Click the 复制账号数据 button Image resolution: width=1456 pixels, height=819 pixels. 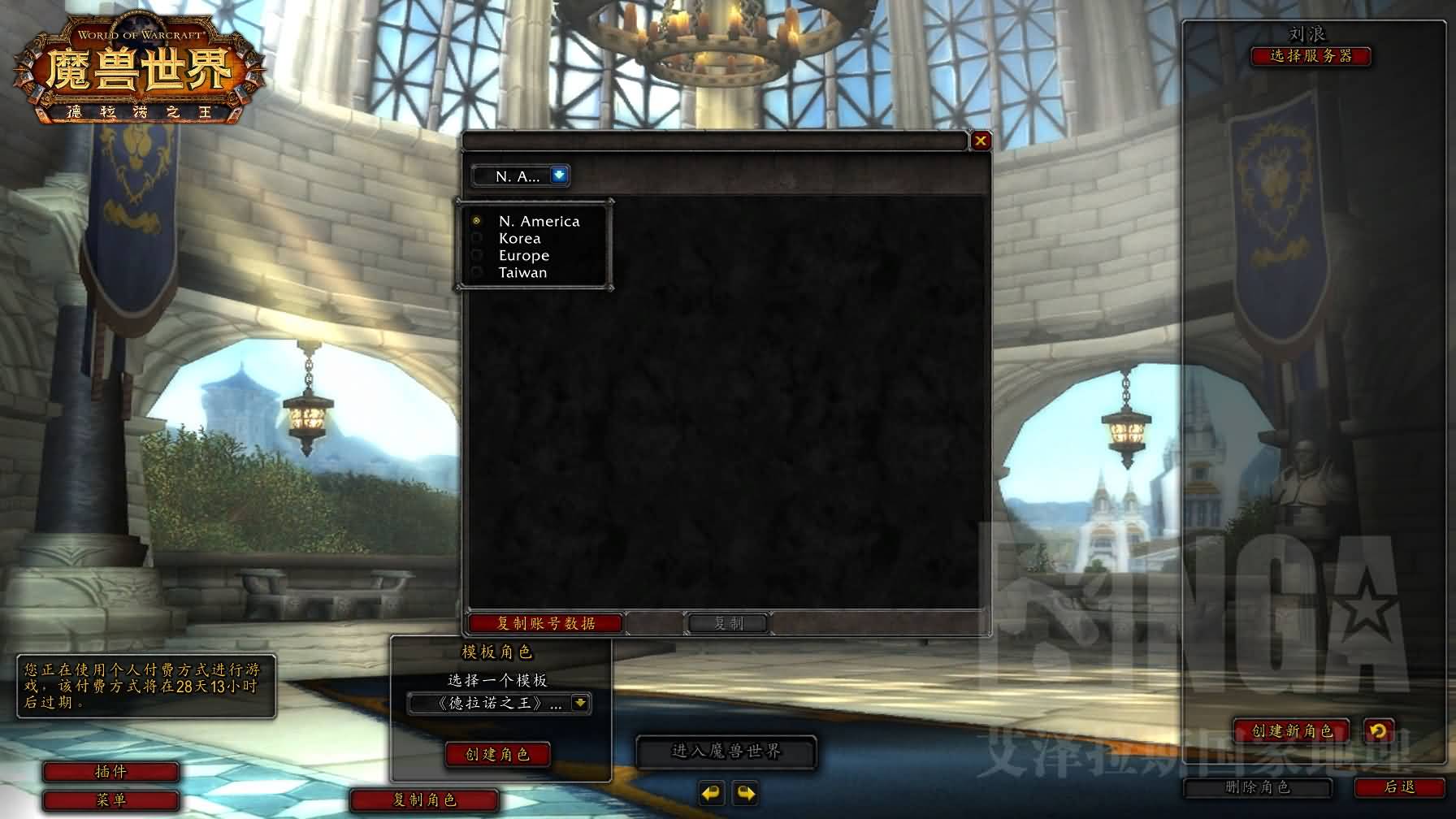pyautogui.click(x=545, y=623)
